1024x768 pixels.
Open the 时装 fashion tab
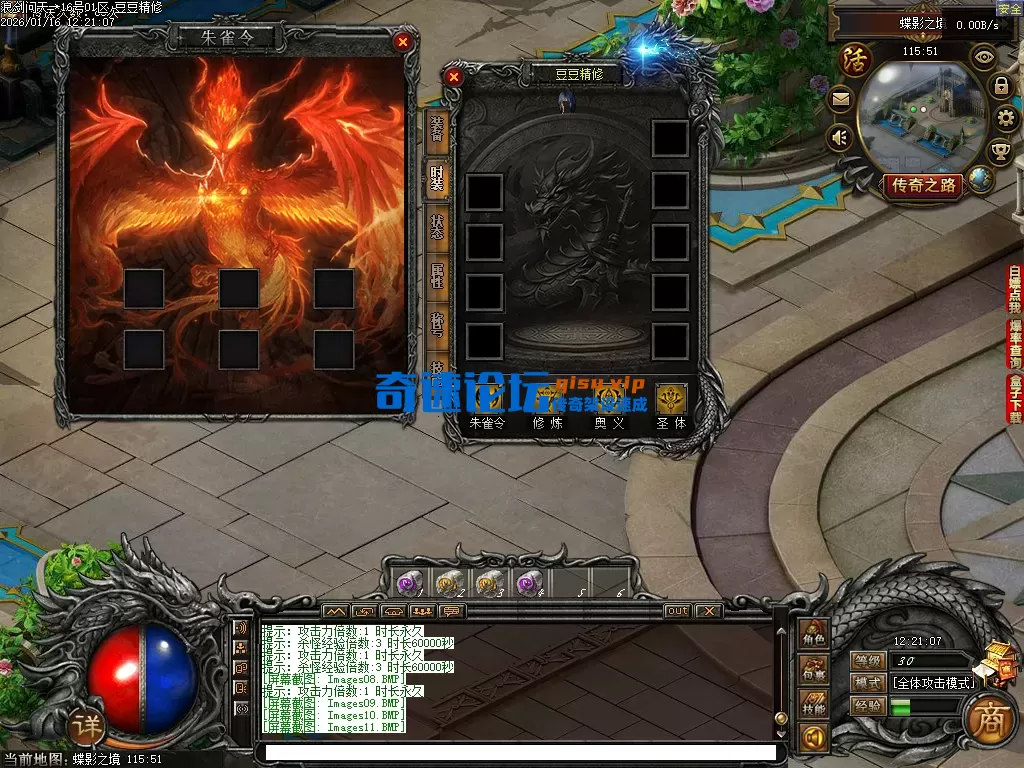[437, 178]
